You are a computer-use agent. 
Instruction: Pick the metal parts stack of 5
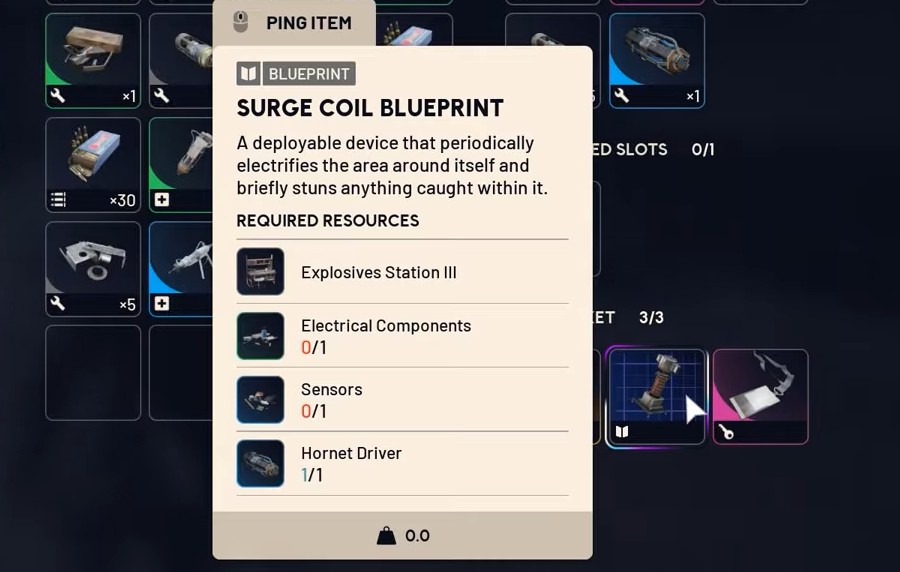[93, 268]
